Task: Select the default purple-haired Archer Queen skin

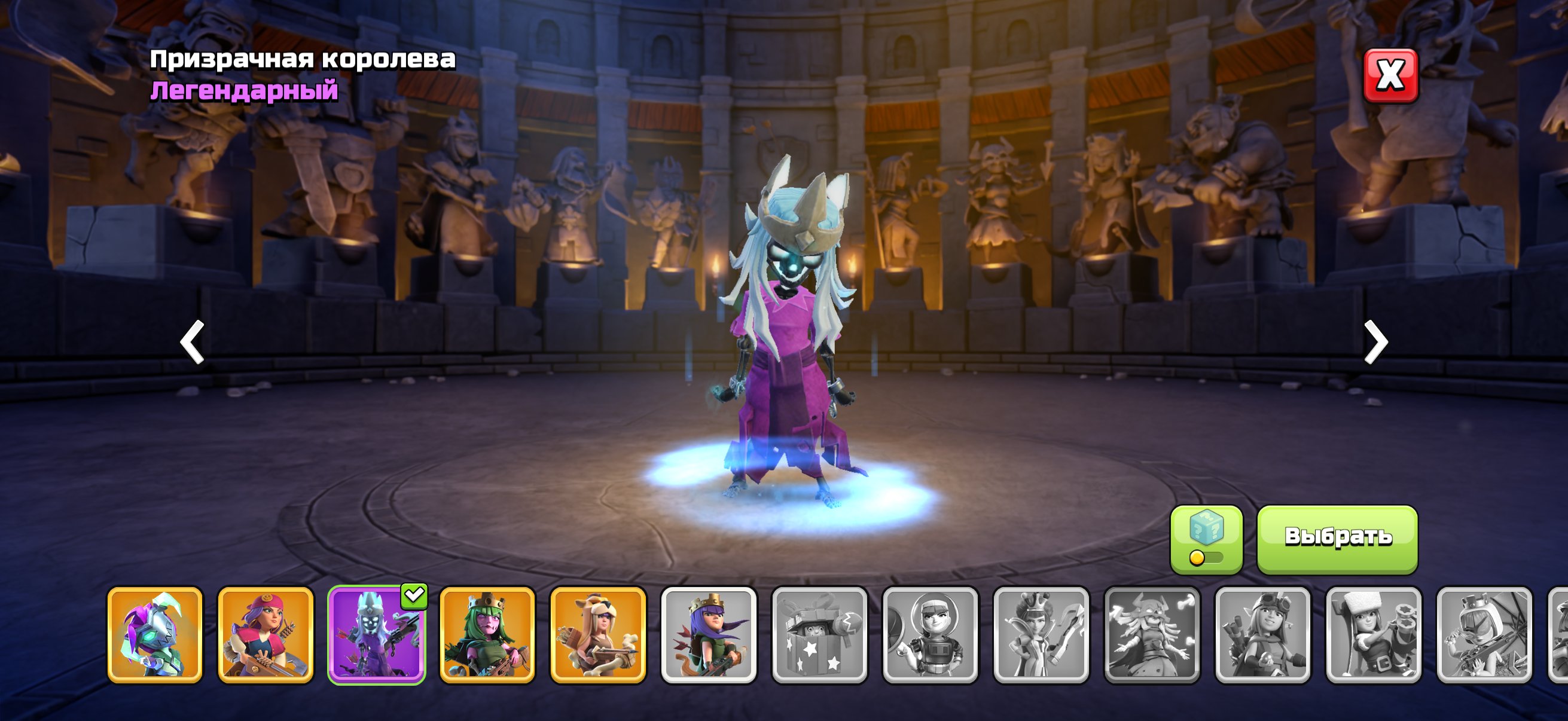Action: pos(709,634)
